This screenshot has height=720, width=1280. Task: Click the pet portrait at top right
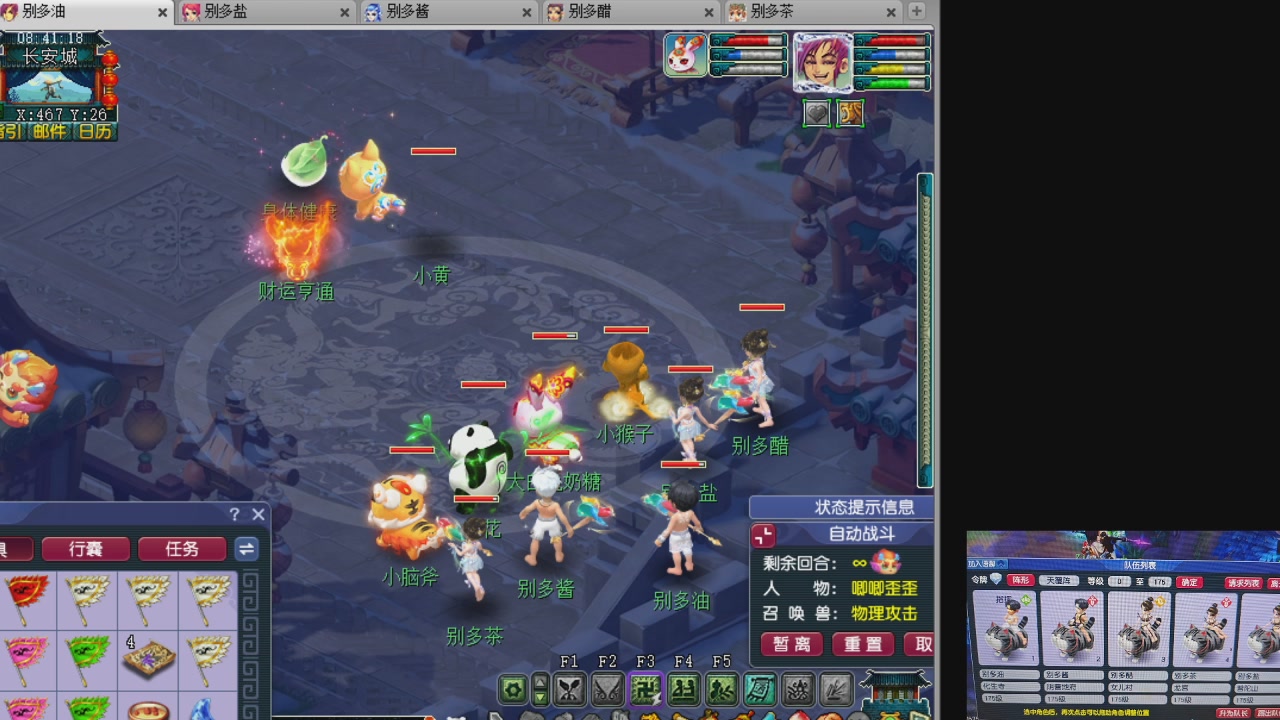pyautogui.click(x=686, y=56)
